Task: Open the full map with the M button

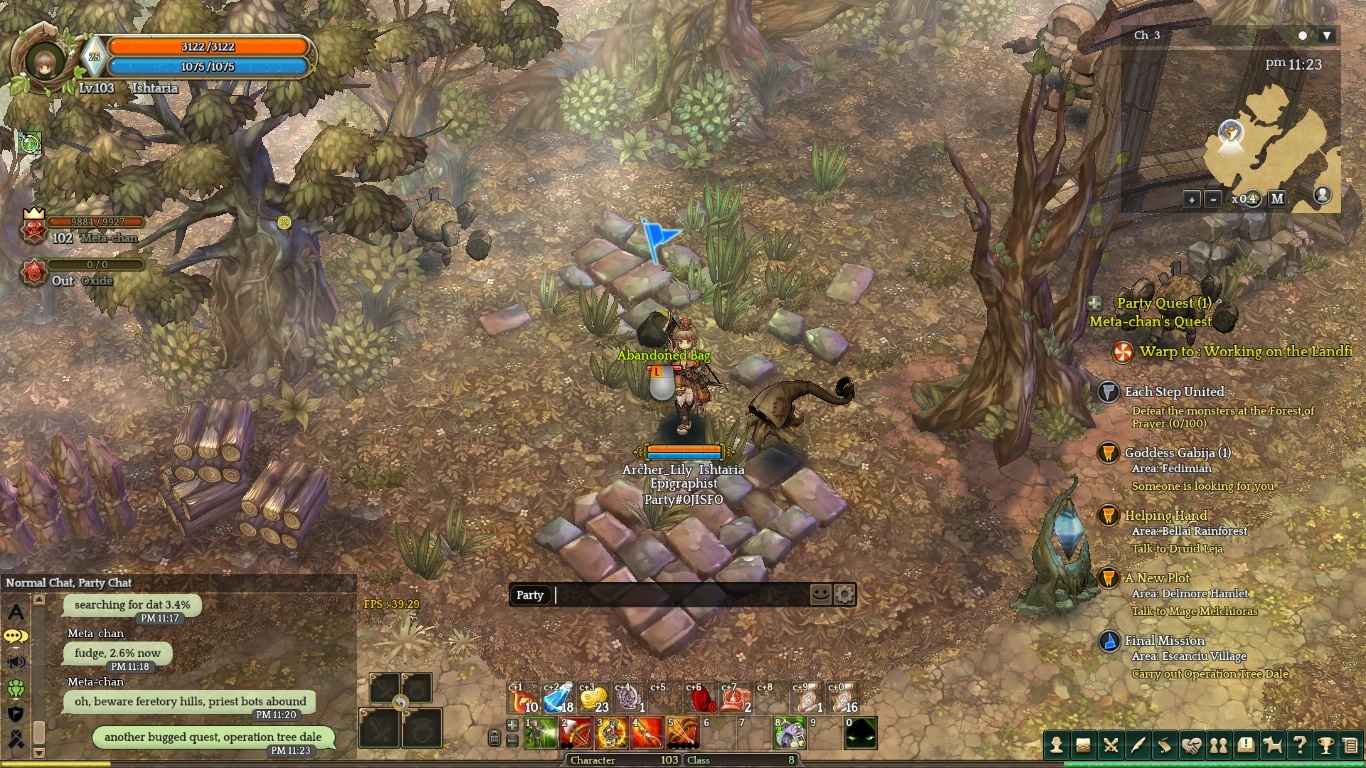Action: (x=1277, y=199)
